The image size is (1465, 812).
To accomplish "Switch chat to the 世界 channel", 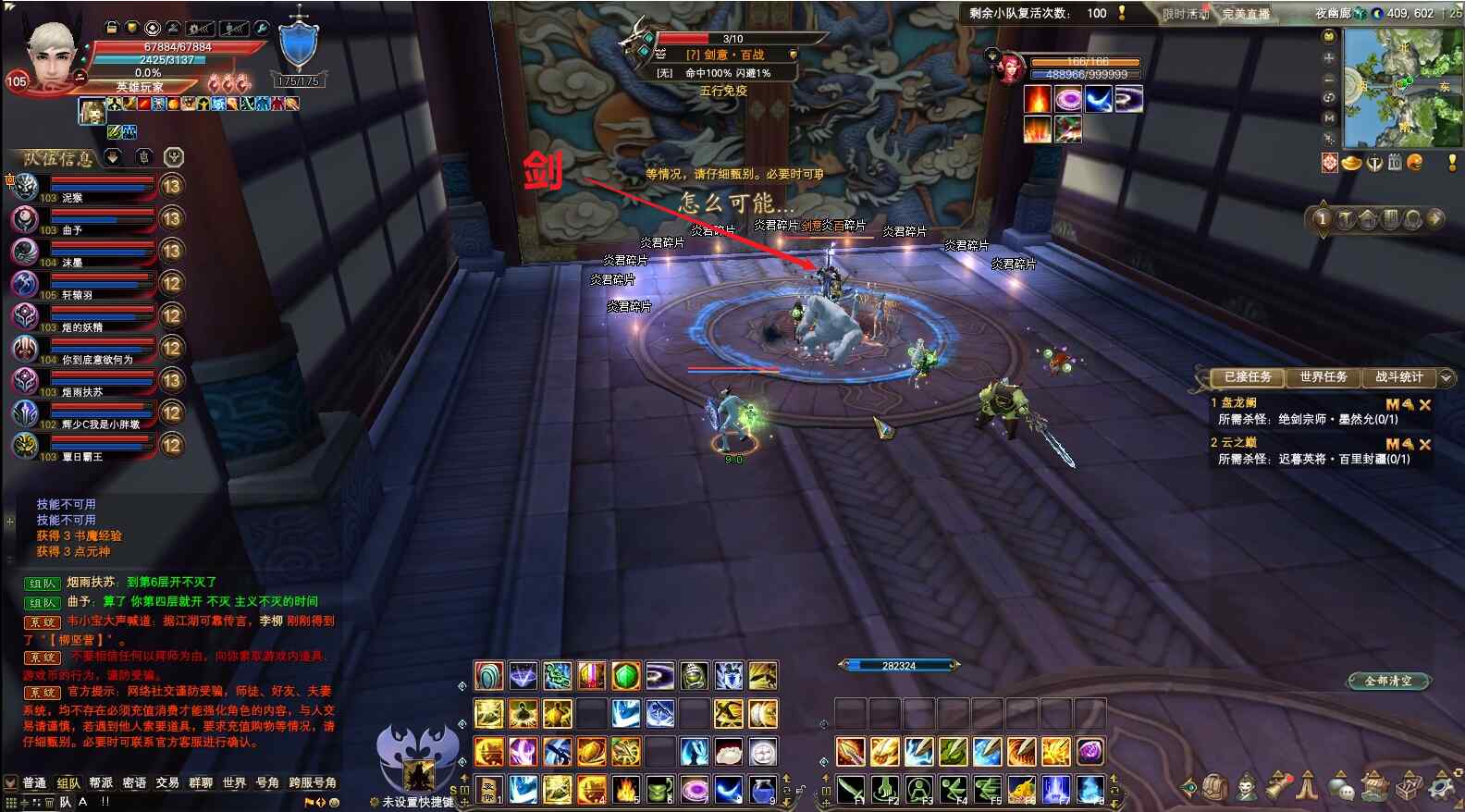I will (x=234, y=783).
